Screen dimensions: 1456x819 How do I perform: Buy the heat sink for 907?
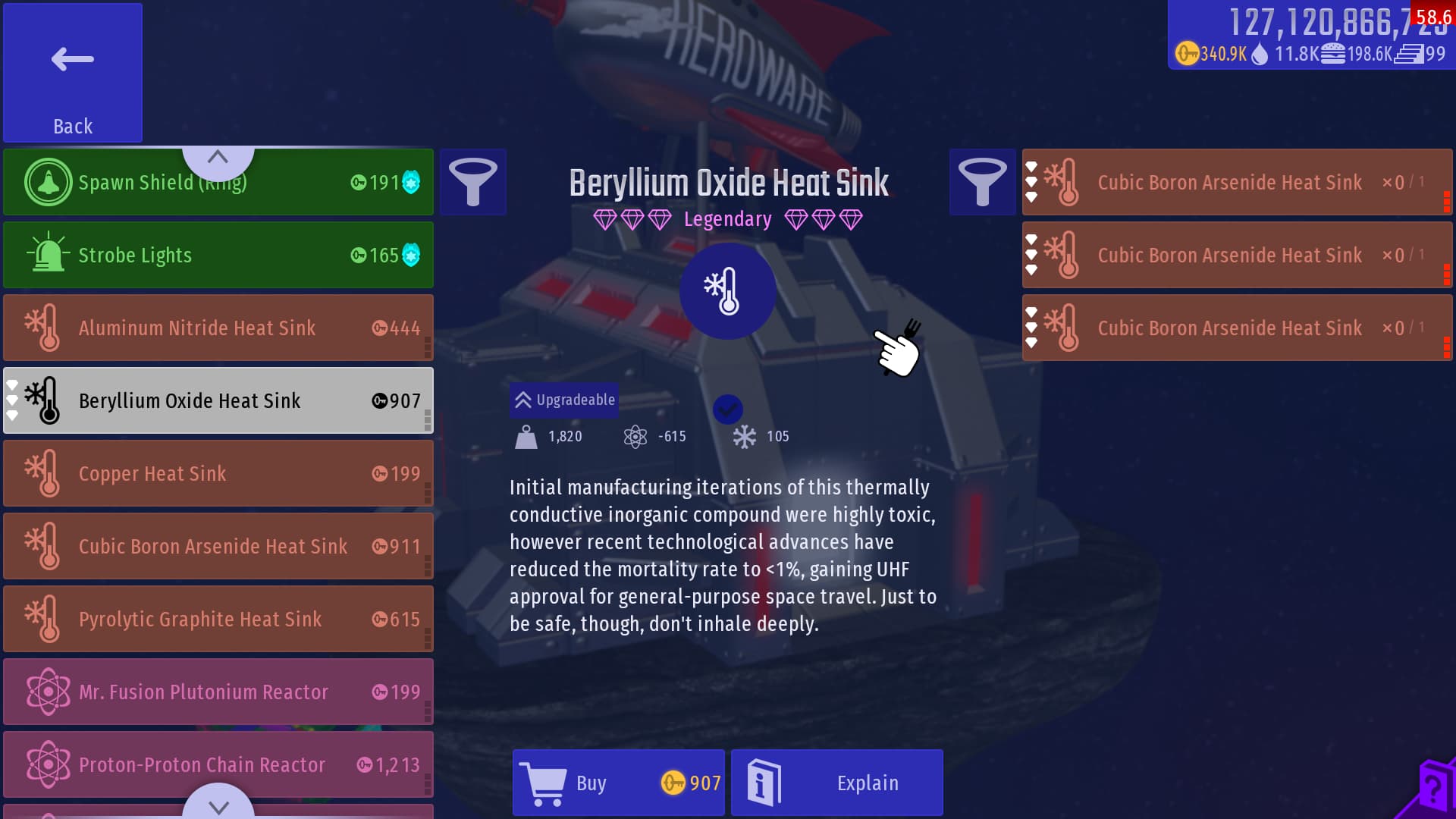click(619, 783)
